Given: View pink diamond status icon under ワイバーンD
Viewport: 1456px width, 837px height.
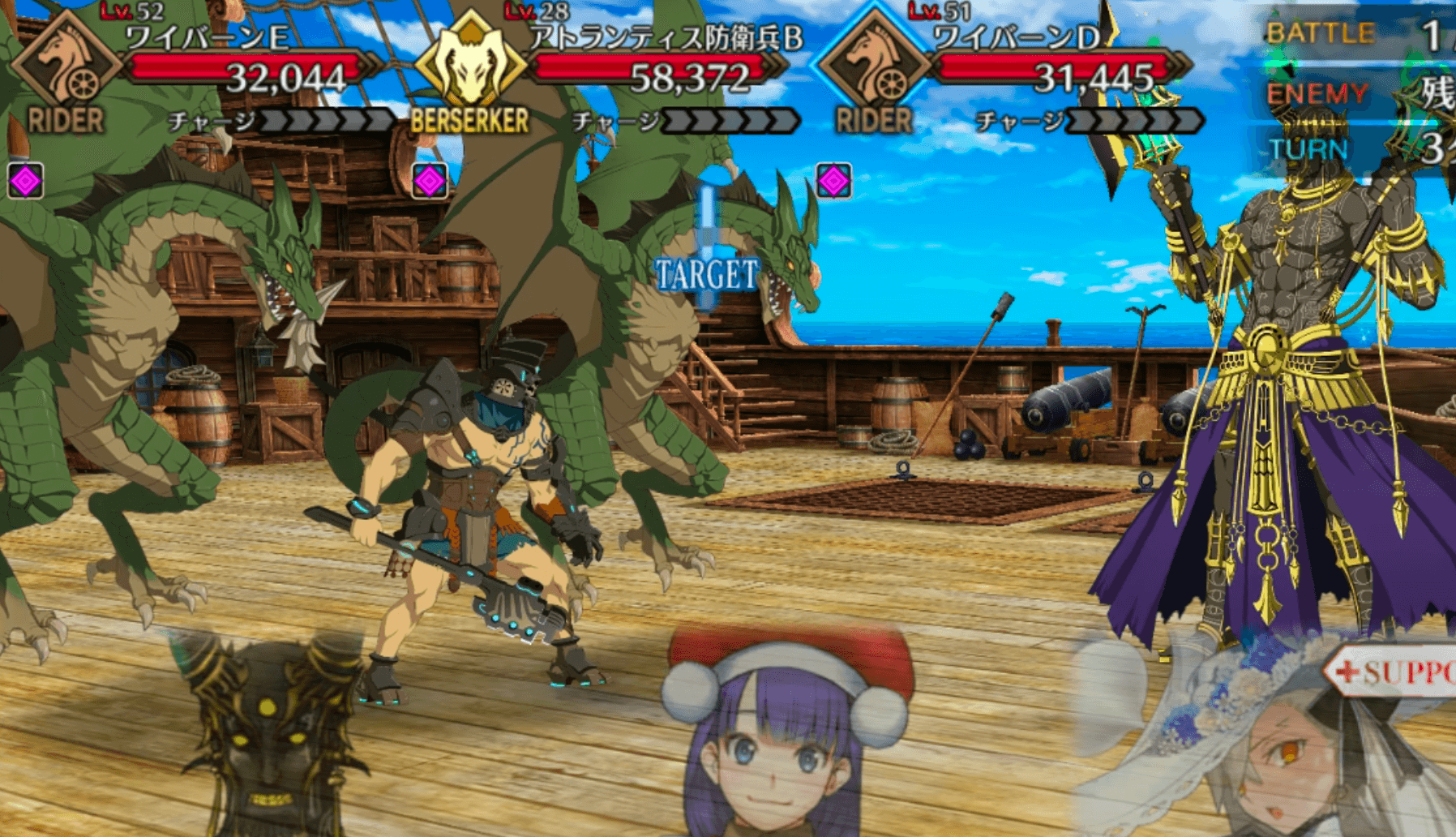Looking at the screenshot, I should pyautogui.click(x=833, y=181).
